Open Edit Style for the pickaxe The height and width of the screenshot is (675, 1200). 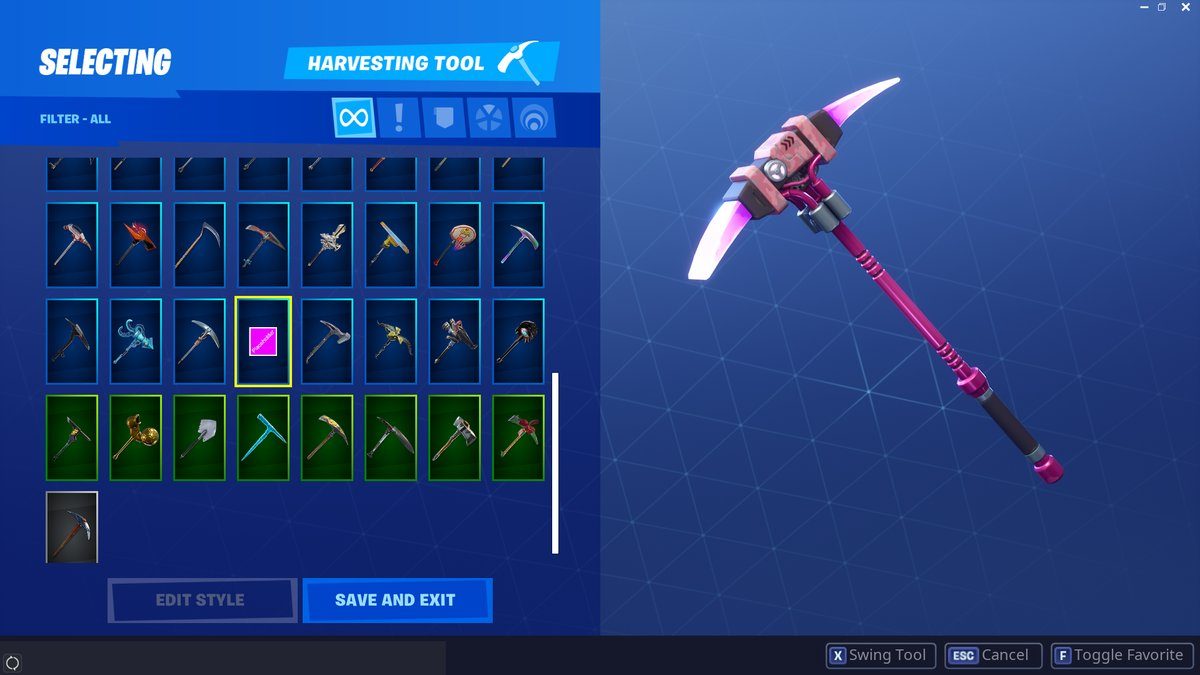coord(201,600)
